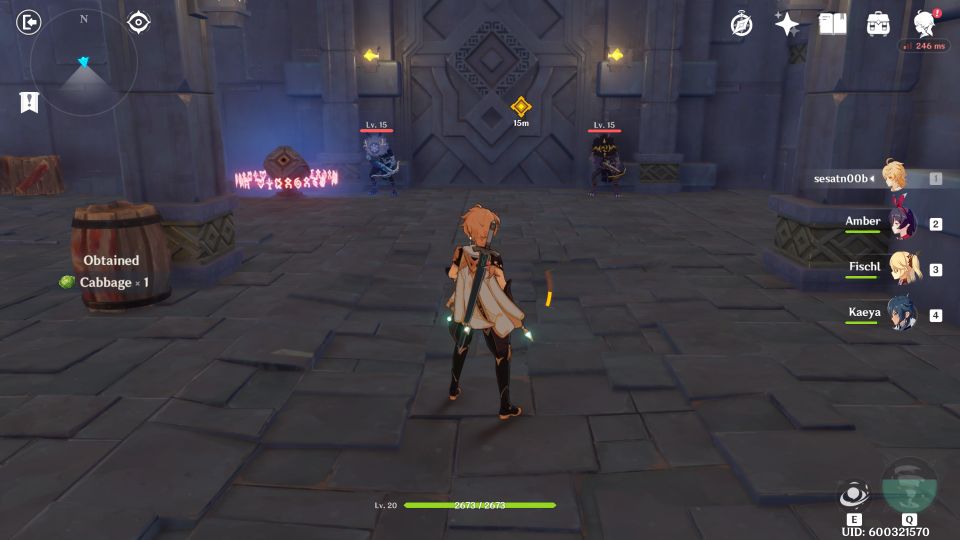Open the compass events icon
Viewport: 960px width, 540px height.
(x=741, y=24)
